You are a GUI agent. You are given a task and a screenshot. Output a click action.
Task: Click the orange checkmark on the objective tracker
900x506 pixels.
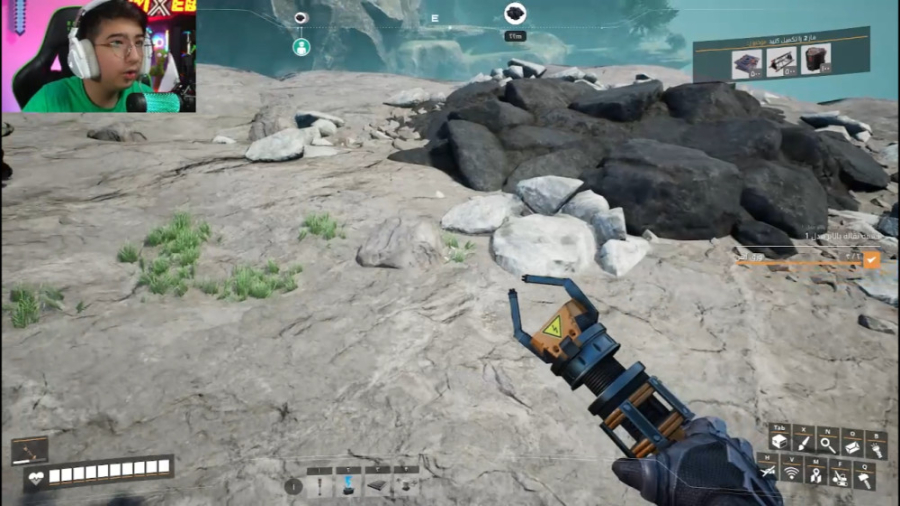click(871, 260)
